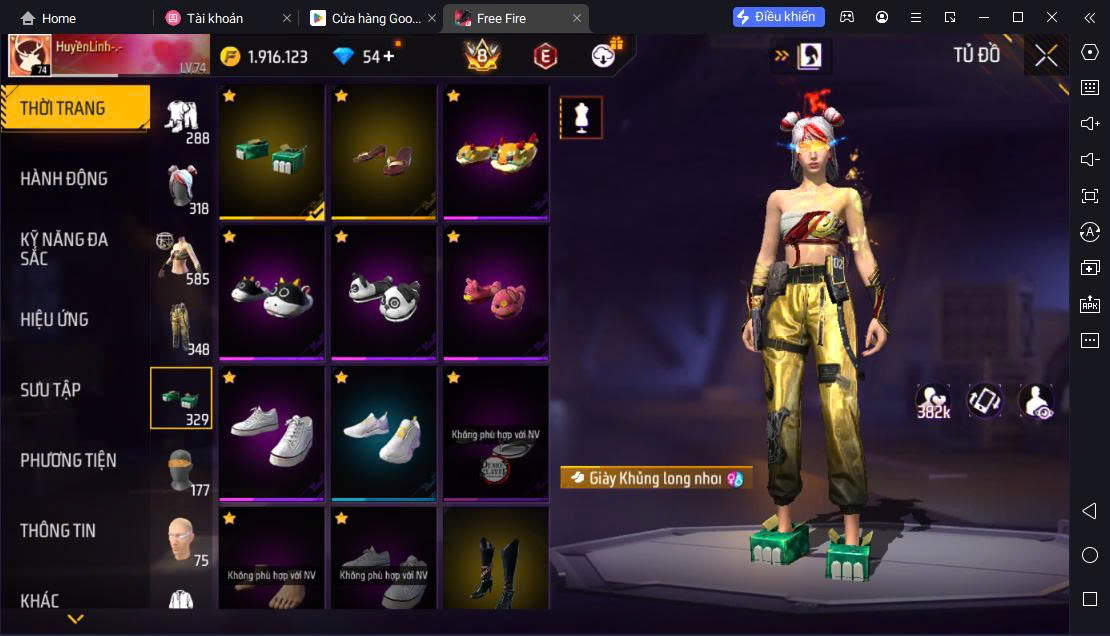Toggle the character view eye icon
Viewport: 1110px width, 636px height.
point(1036,402)
